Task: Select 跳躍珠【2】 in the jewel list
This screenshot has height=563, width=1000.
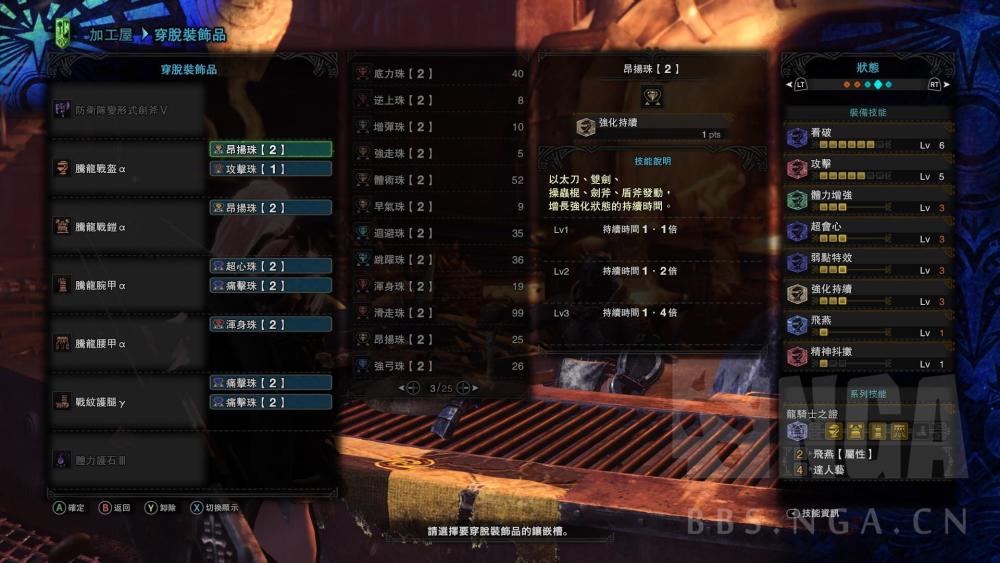Action: (x=440, y=260)
